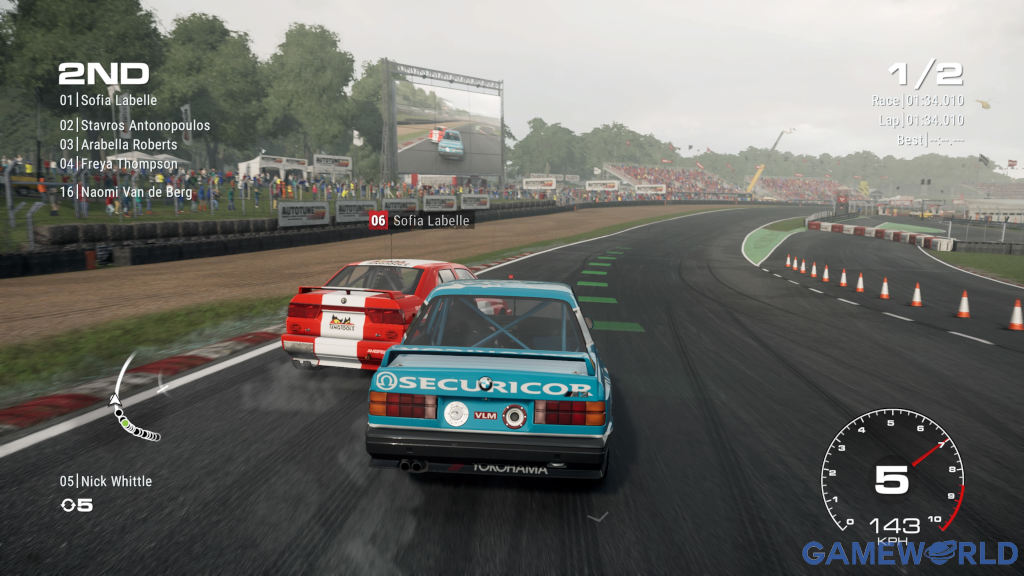Image resolution: width=1024 pixels, height=576 pixels.
Task: Click Freya Thompson's leaderboard row
Action: coord(118,164)
